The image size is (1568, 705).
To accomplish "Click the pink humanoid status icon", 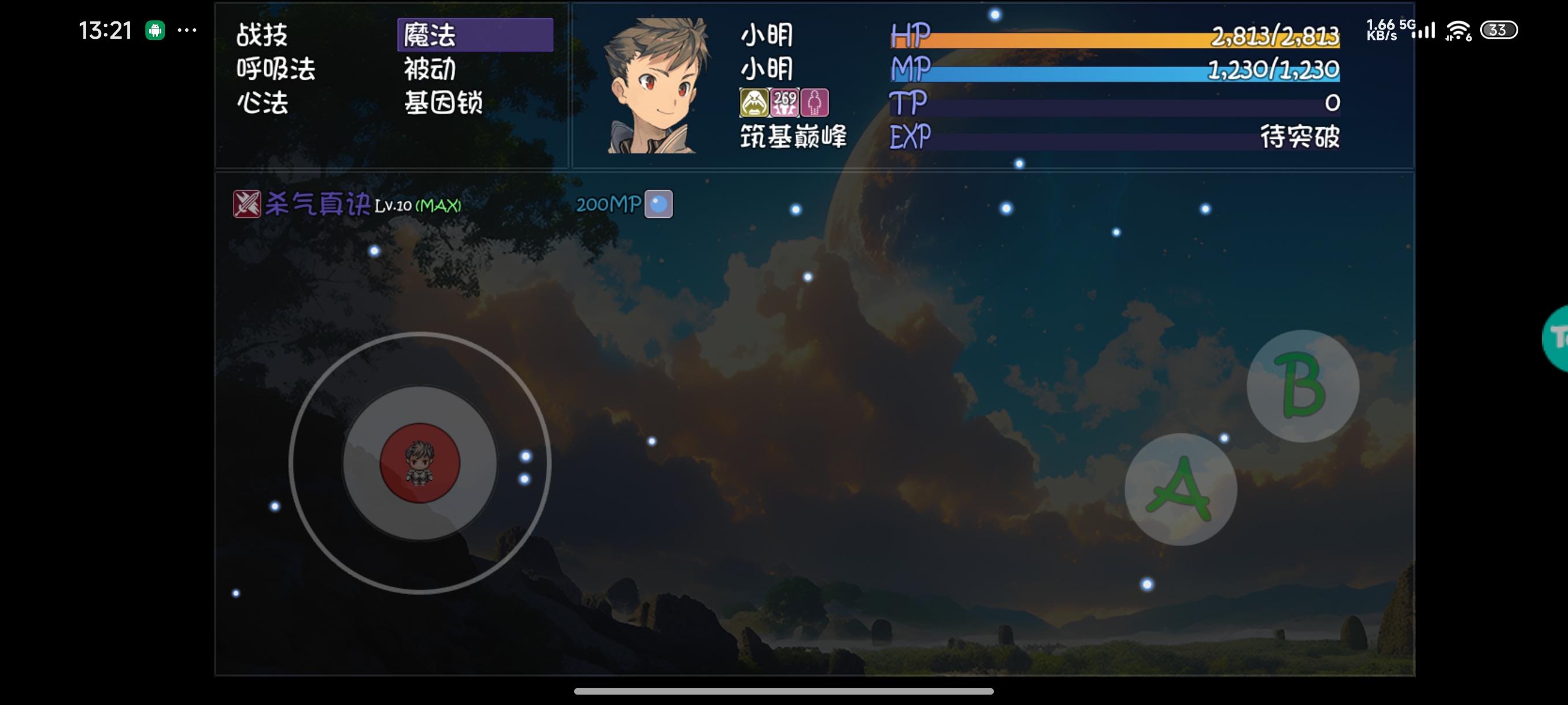I will [x=816, y=103].
